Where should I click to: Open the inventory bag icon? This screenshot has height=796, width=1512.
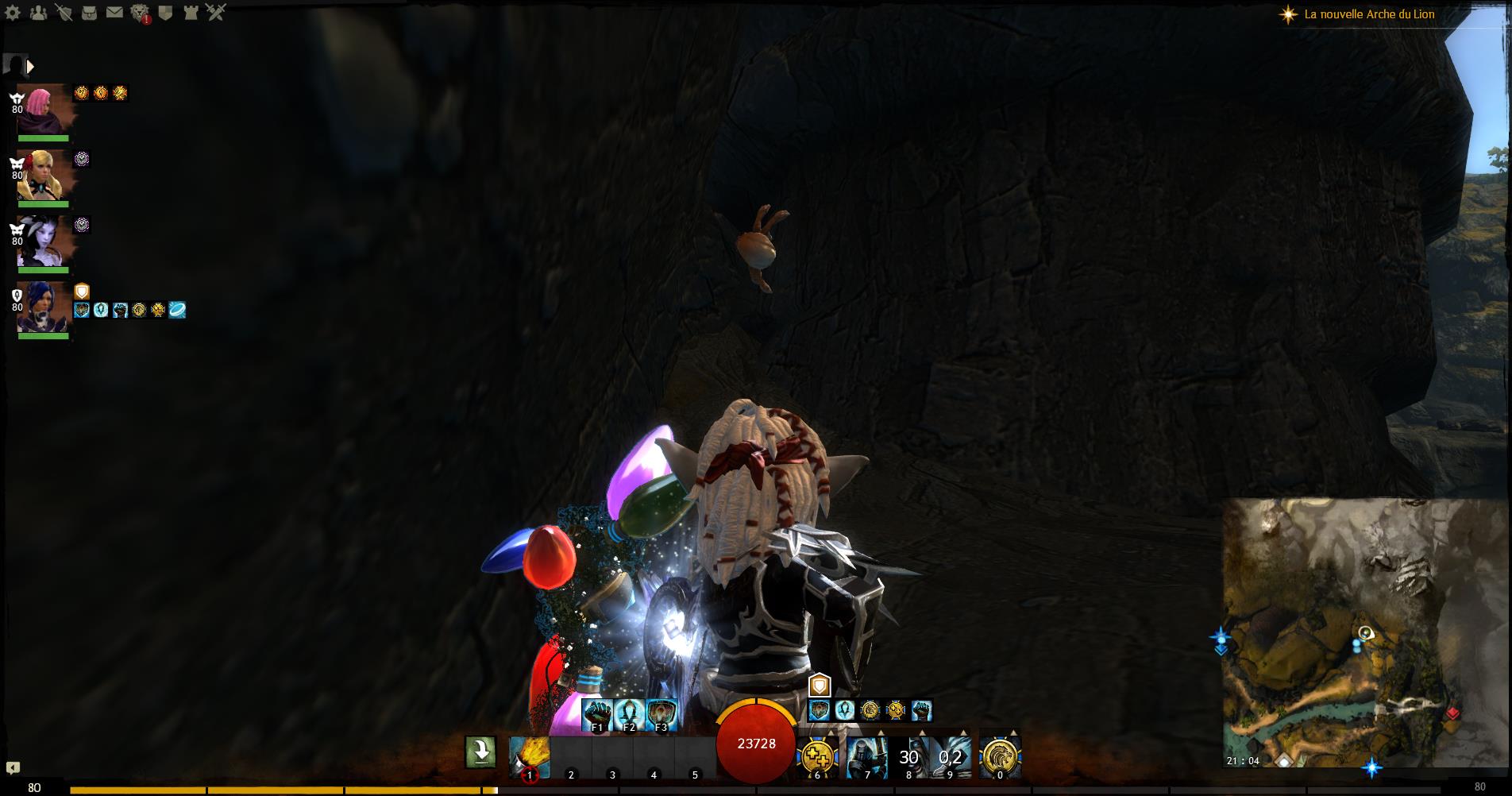pos(89,13)
